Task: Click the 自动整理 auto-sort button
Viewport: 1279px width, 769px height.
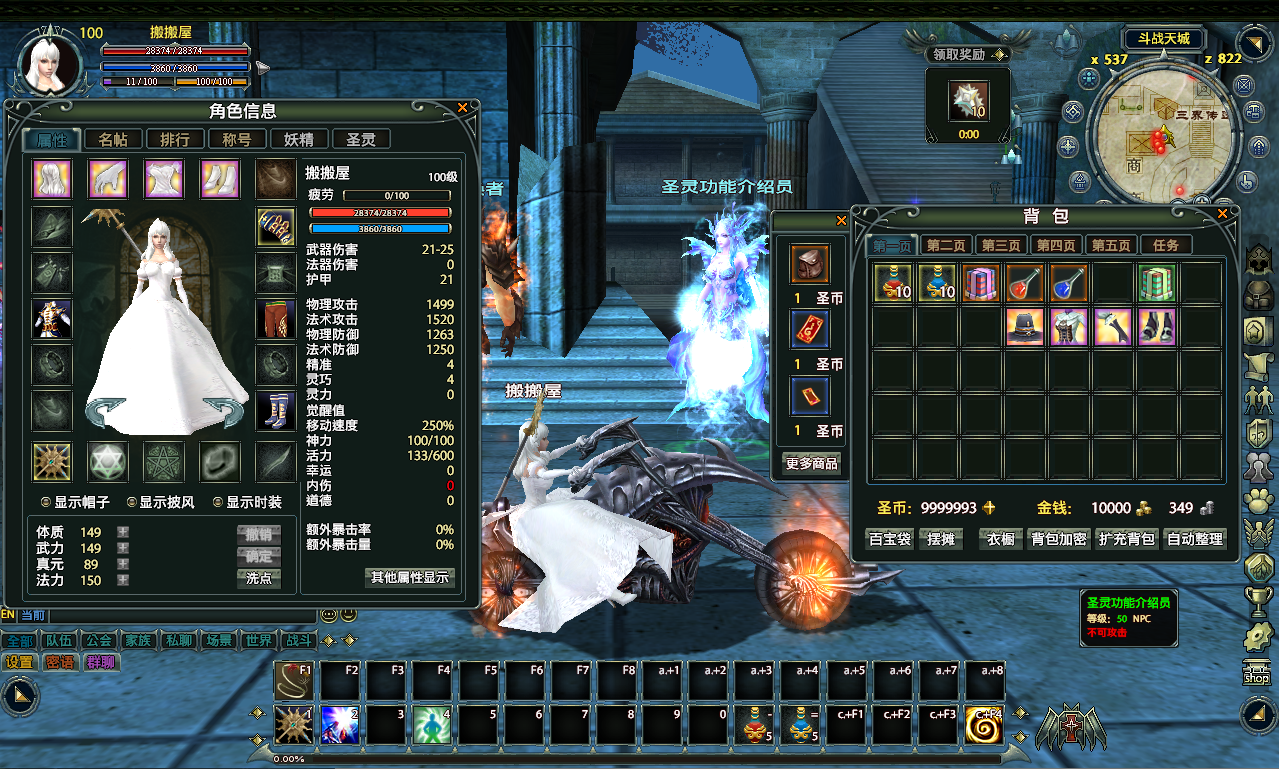Action: click(x=1195, y=539)
